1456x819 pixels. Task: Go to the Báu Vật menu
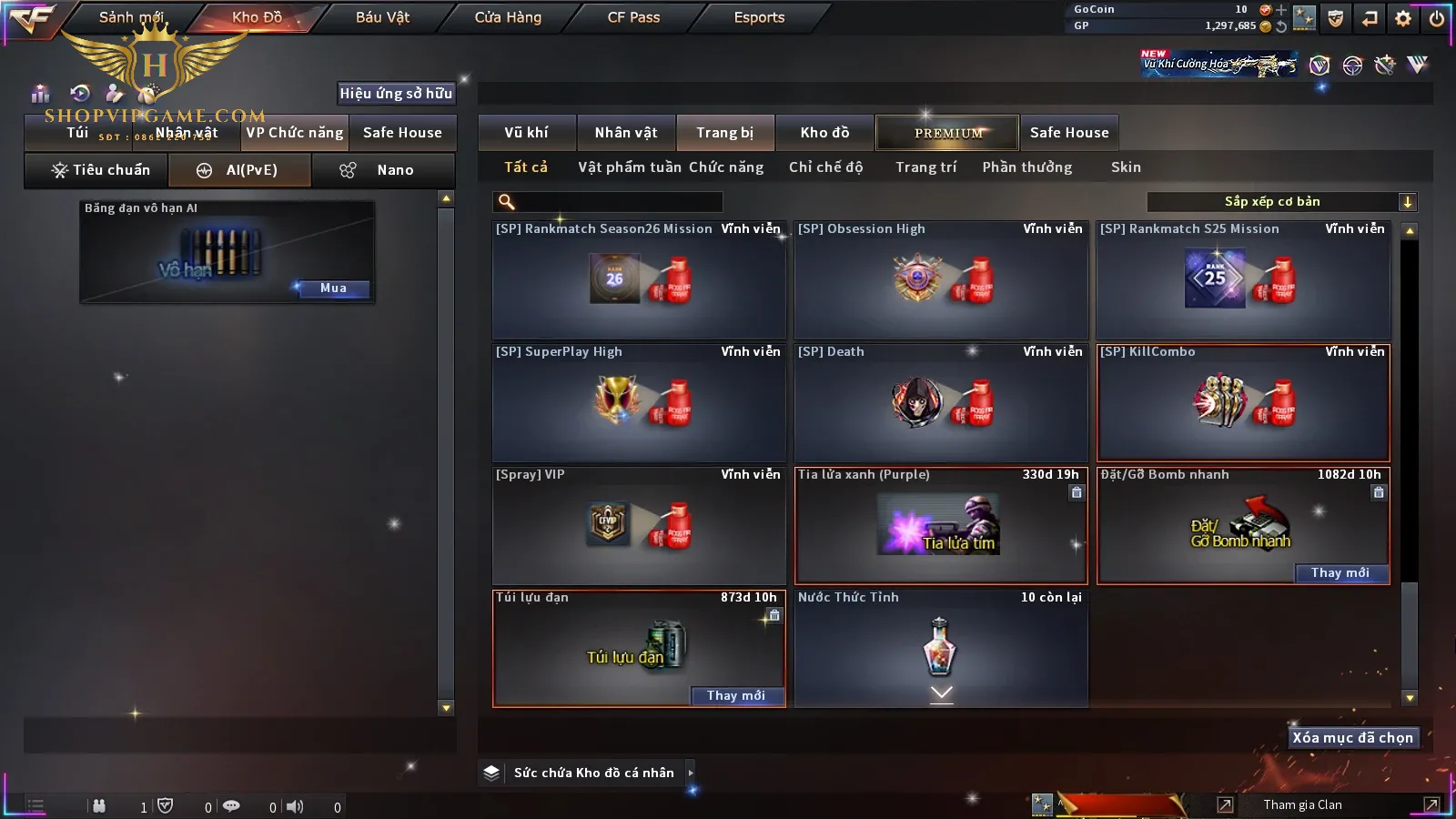(382, 17)
